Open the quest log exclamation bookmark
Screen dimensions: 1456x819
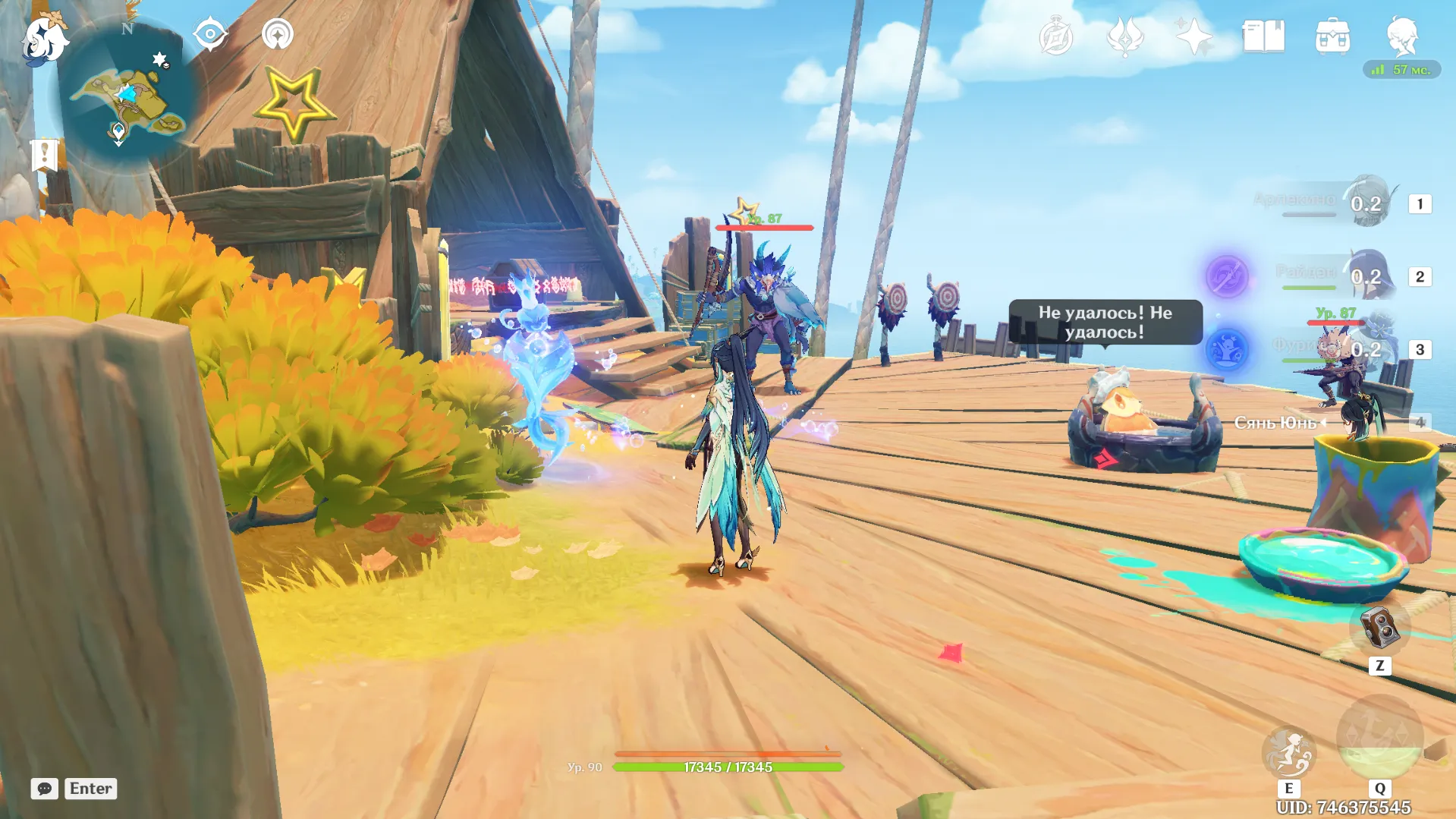(45, 155)
